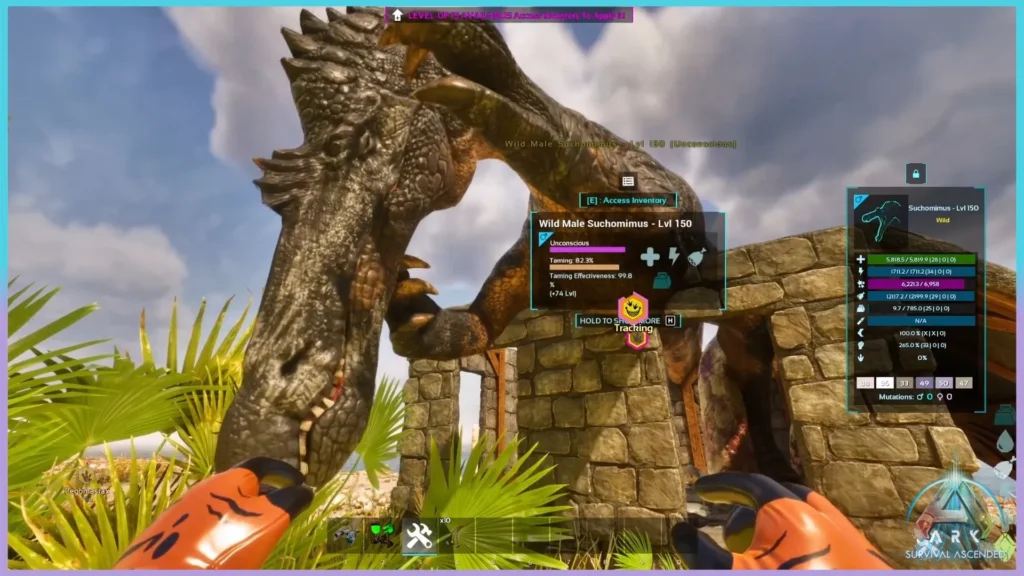This screenshot has height=576, width=1024.
Task: Click the Level Up Available notification banner
Action: 510,15
